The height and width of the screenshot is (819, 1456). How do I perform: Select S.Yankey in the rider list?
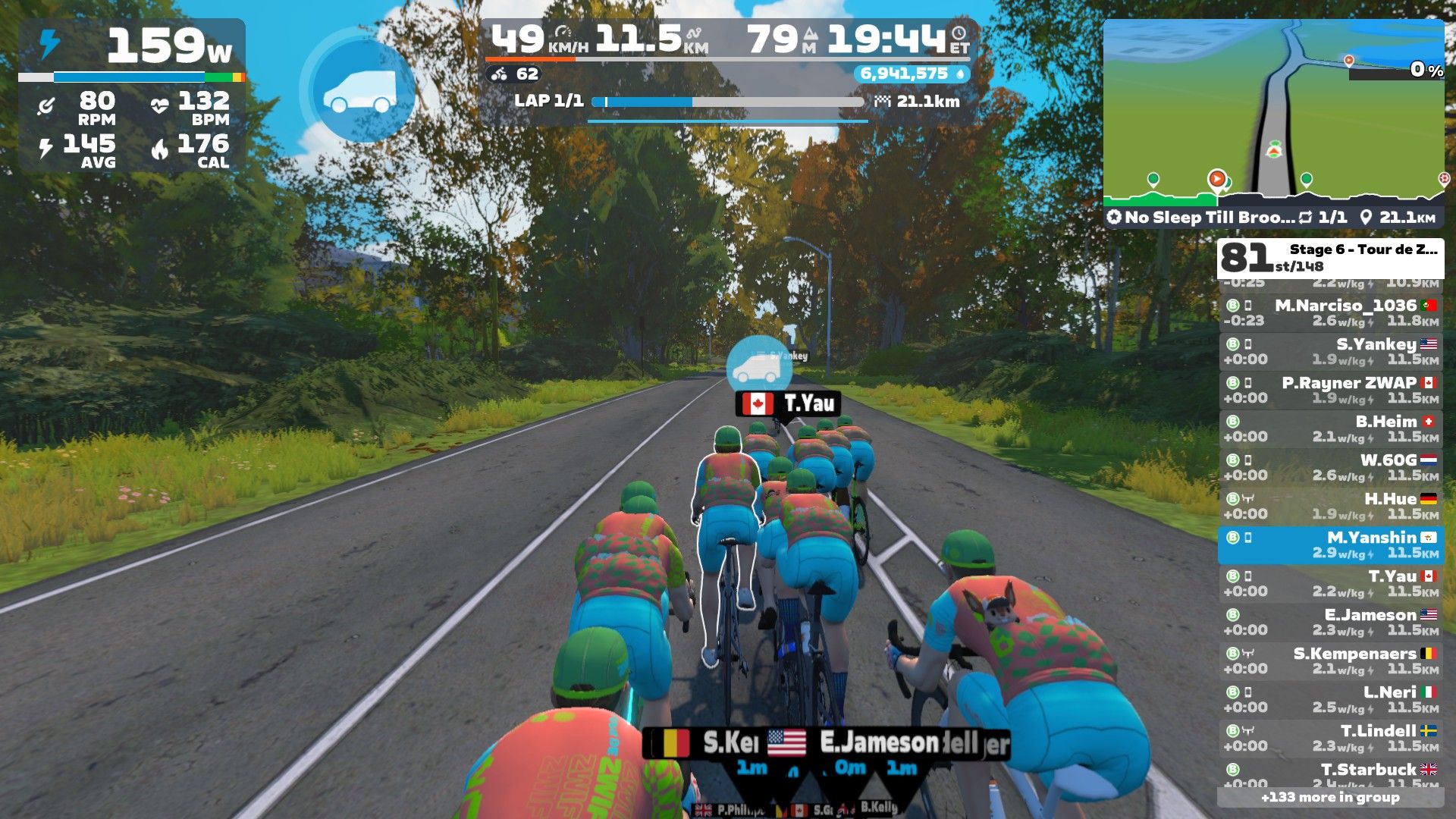pyautogui.click(x=1331, y=351)
